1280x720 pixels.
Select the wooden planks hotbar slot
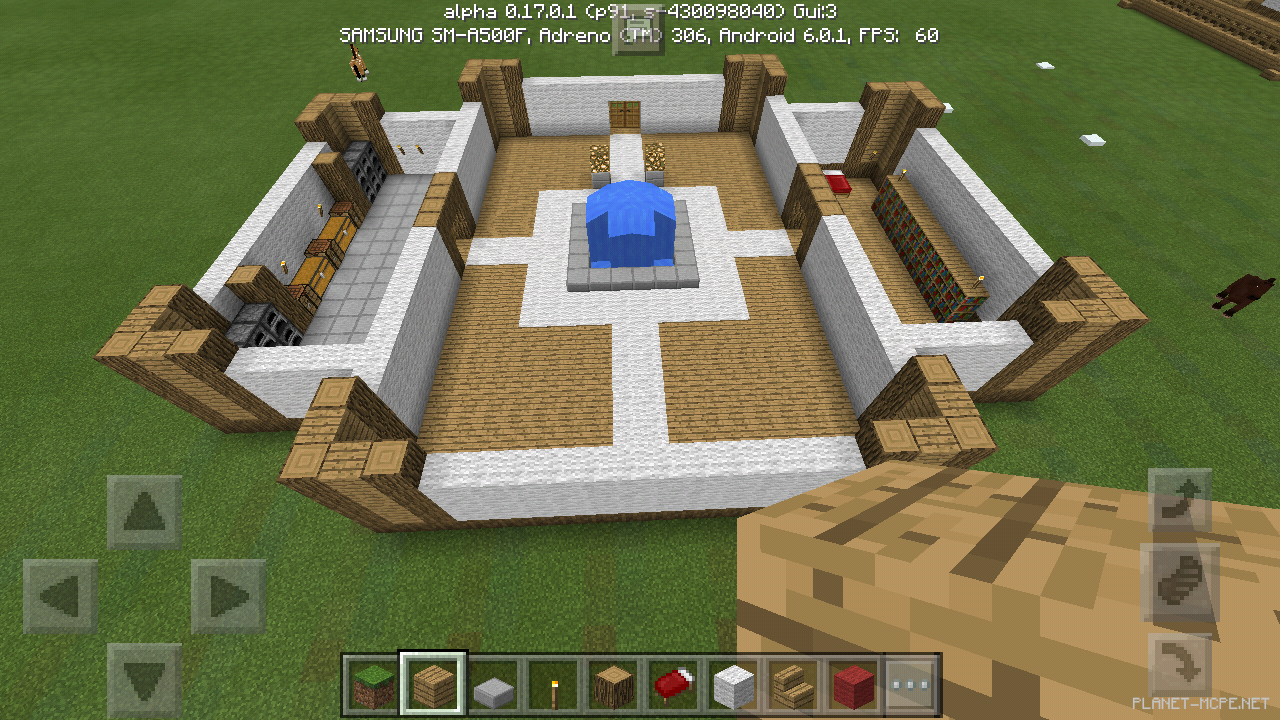pyautogui.click(x=433, y=685)
